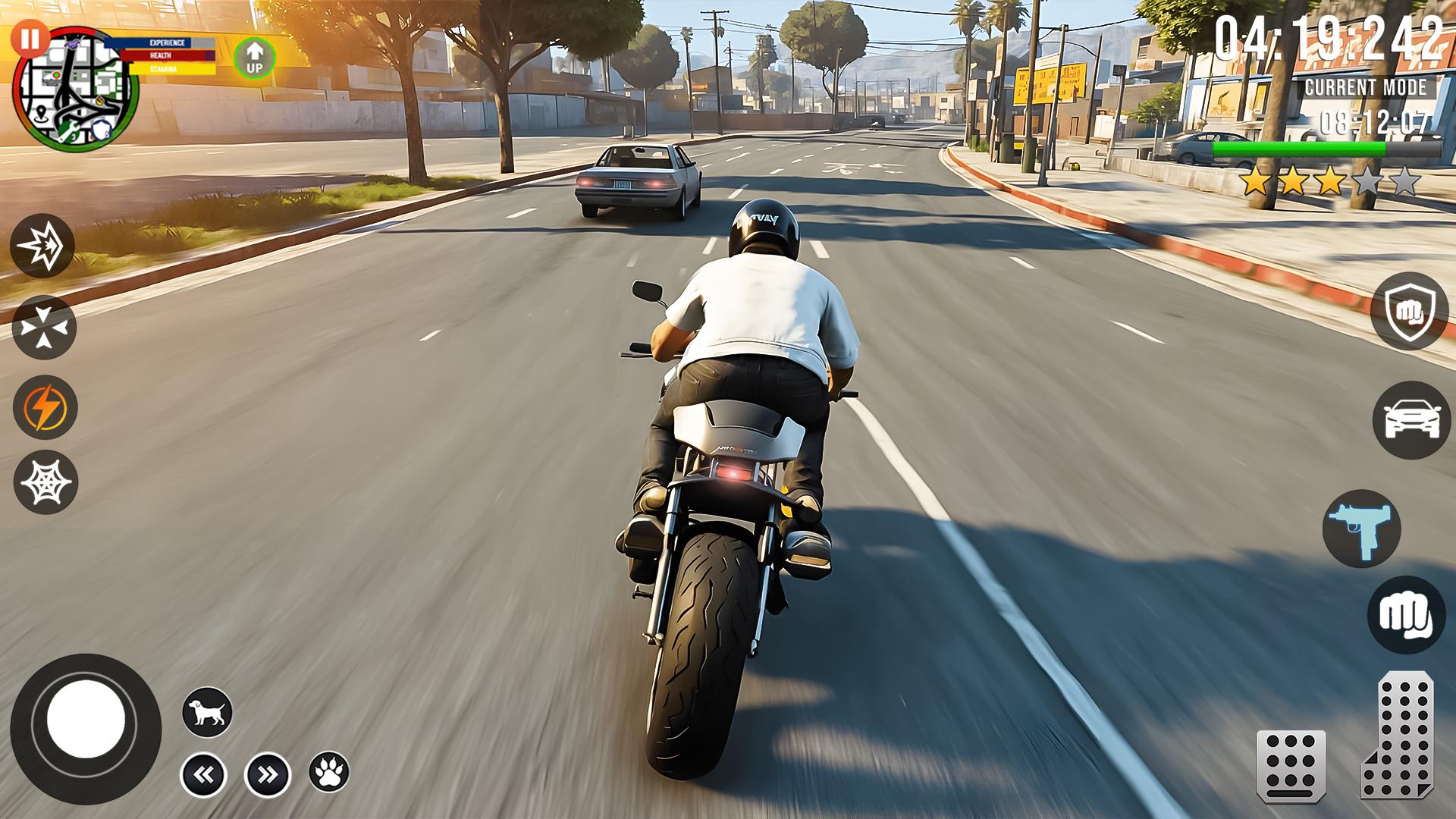Pause the game with the red button

(x=30, y=39)
